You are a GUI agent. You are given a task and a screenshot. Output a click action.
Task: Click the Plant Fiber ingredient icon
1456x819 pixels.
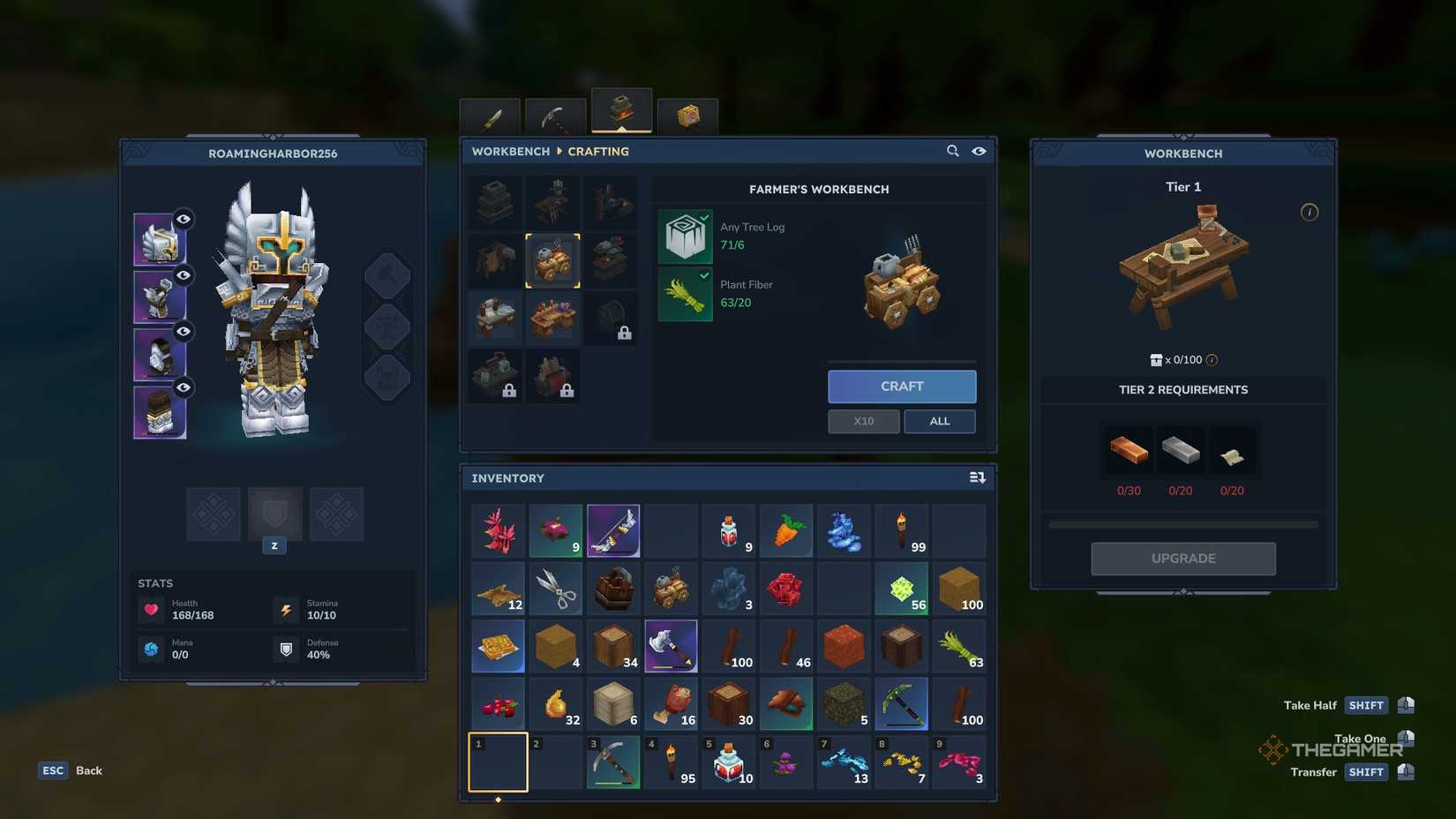coord(685,295)
